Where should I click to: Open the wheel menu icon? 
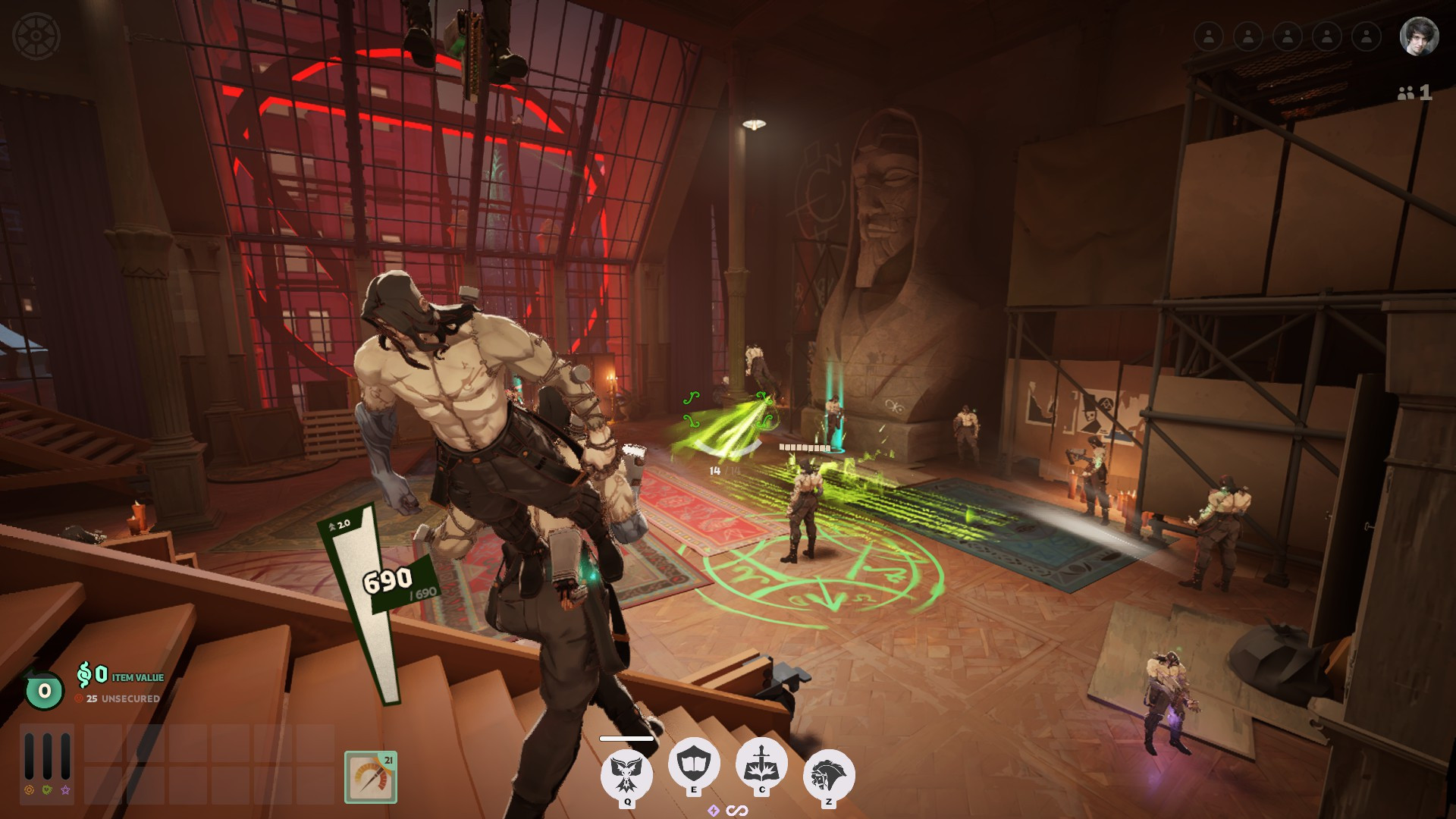[36, 36]
